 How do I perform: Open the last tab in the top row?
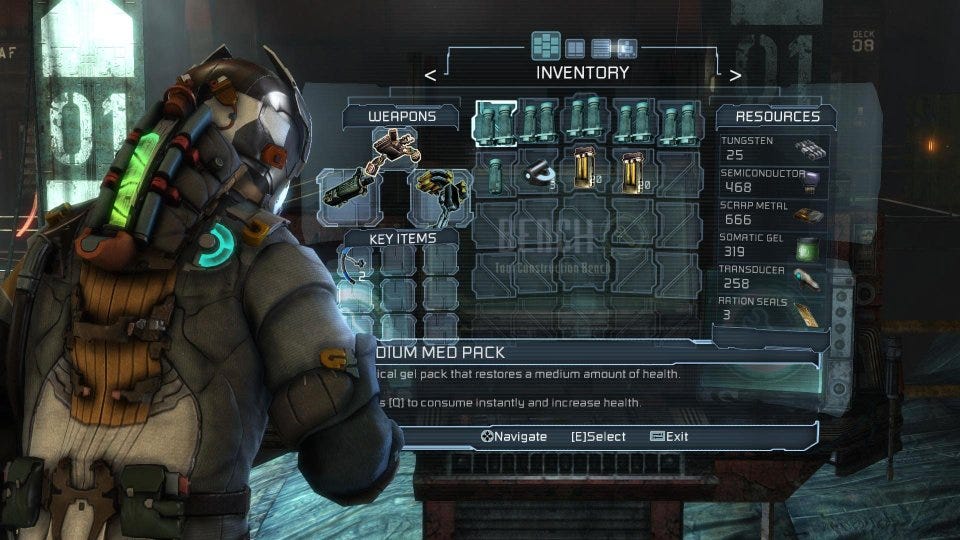pos(627,47)
